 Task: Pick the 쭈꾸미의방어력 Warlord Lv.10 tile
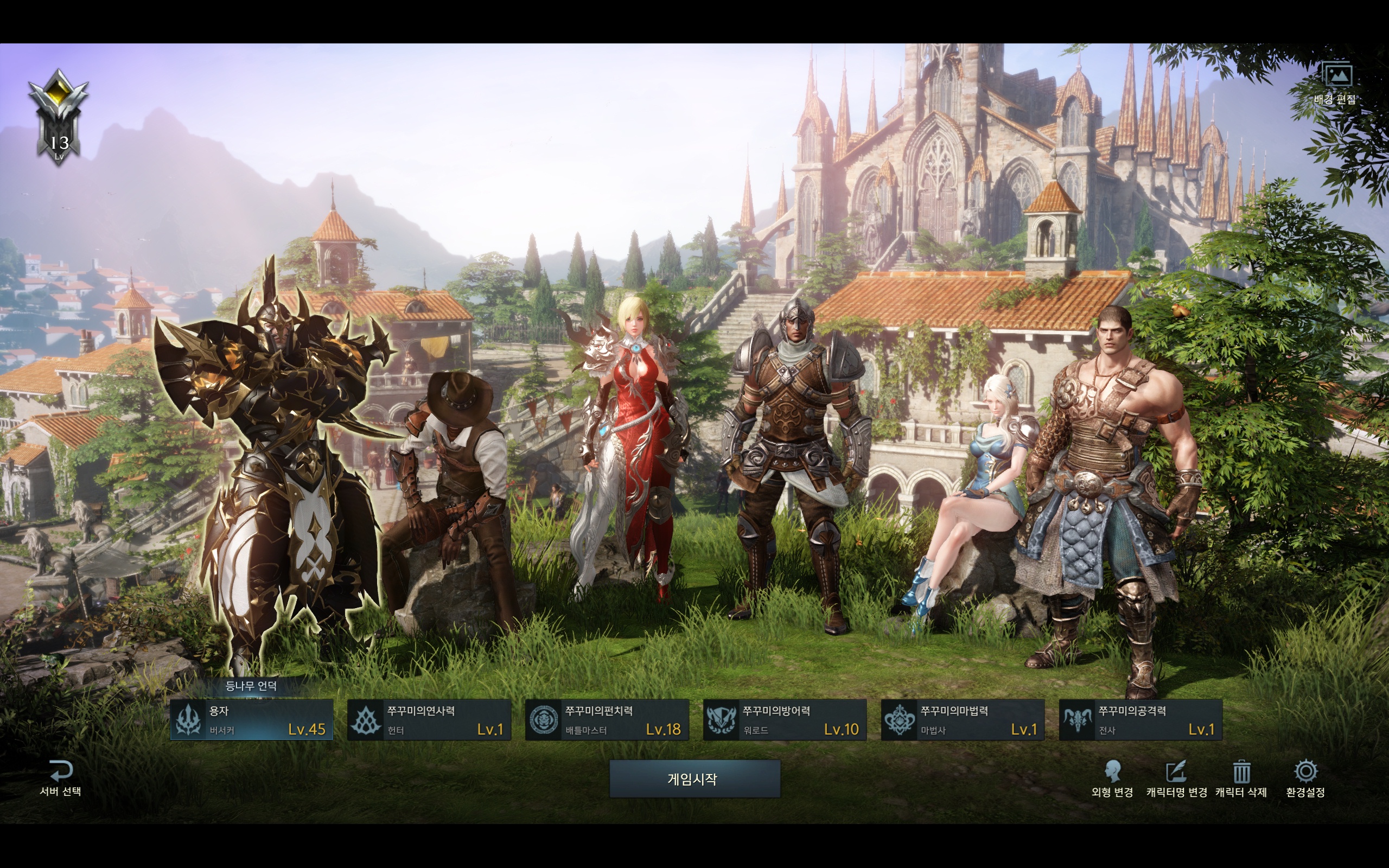point(785,720)
